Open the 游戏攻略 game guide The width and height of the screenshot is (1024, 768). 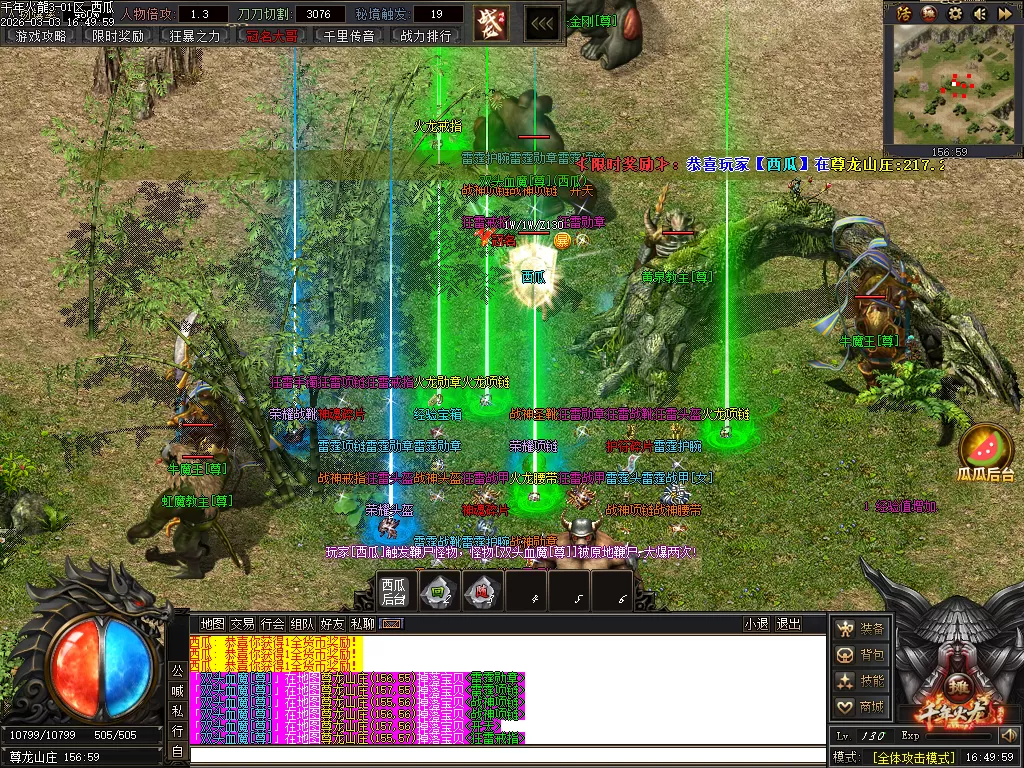click(x=41, y=36)
